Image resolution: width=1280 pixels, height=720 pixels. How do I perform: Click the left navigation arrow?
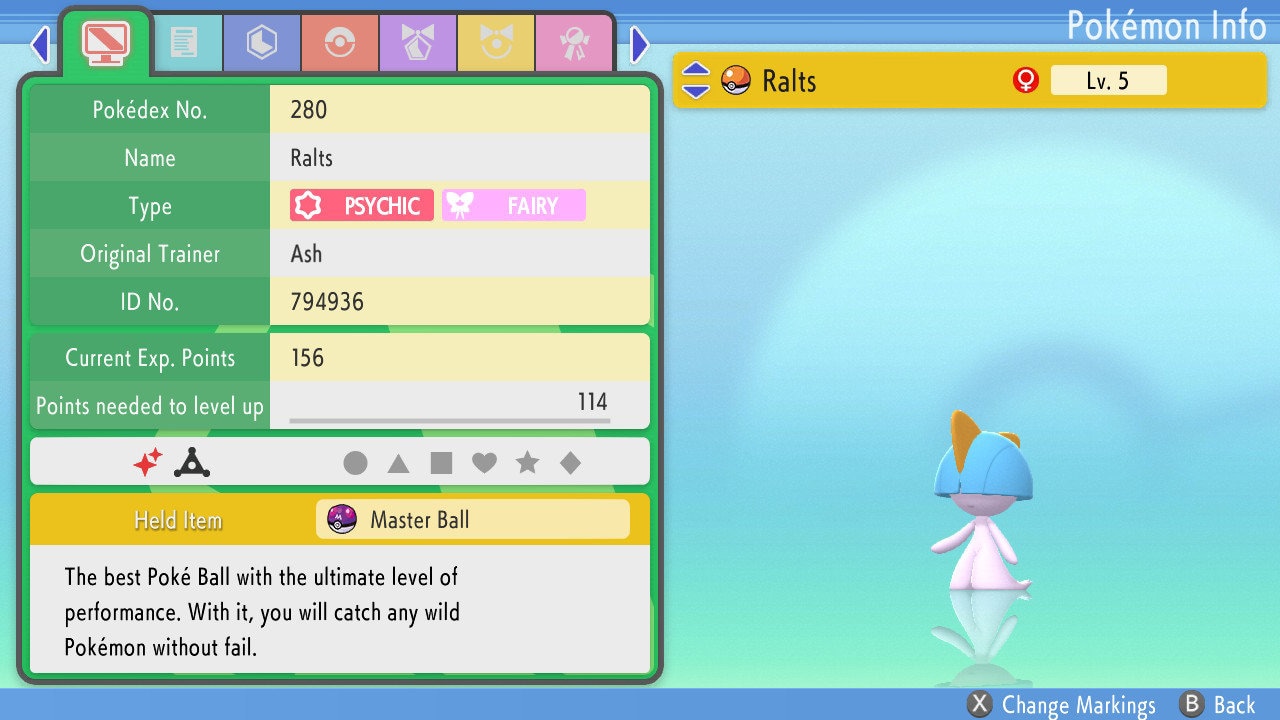(x=40, y=43)
